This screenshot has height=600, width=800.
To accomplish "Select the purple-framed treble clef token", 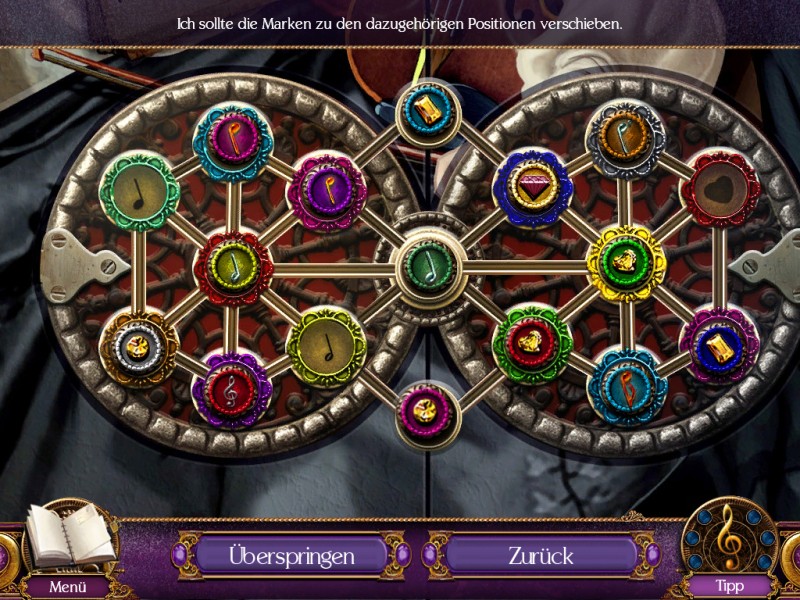I will [233, 388].
